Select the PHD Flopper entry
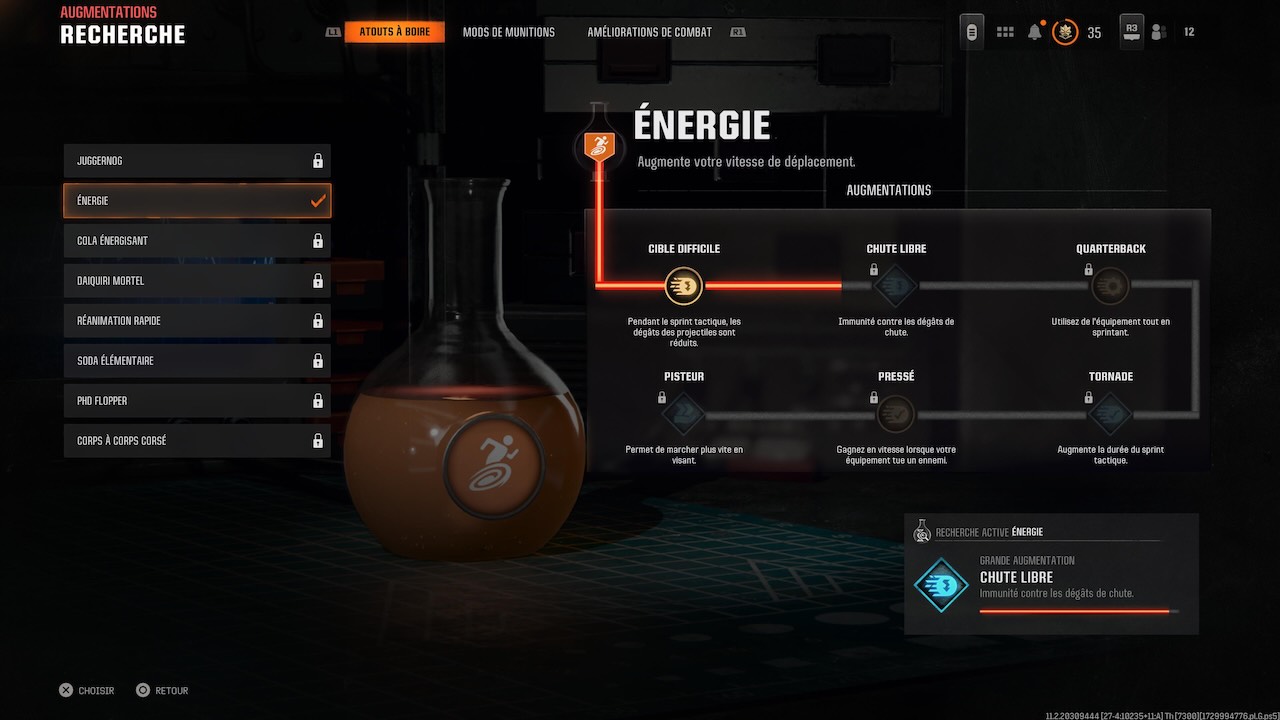This screenshot has width=1280, height=720. point(197,401)
